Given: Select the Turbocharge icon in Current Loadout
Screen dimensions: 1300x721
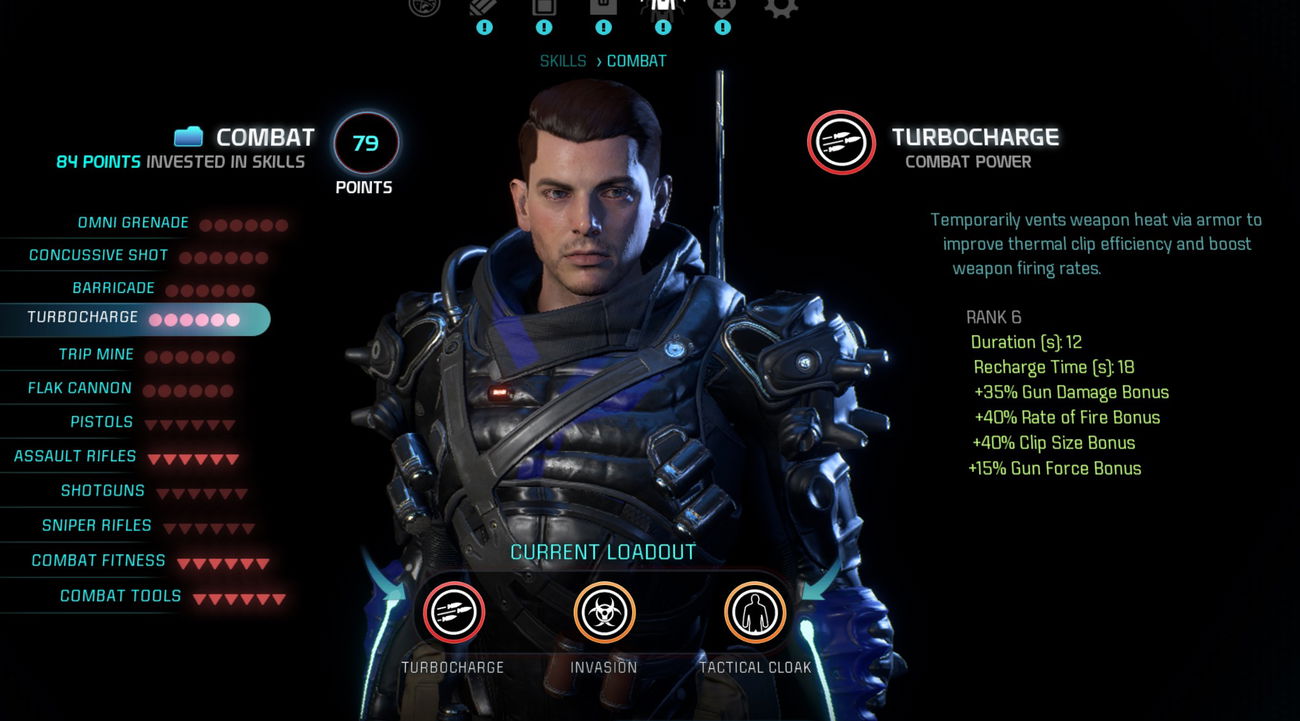Looking at the screenshot, I should point(455,613).
